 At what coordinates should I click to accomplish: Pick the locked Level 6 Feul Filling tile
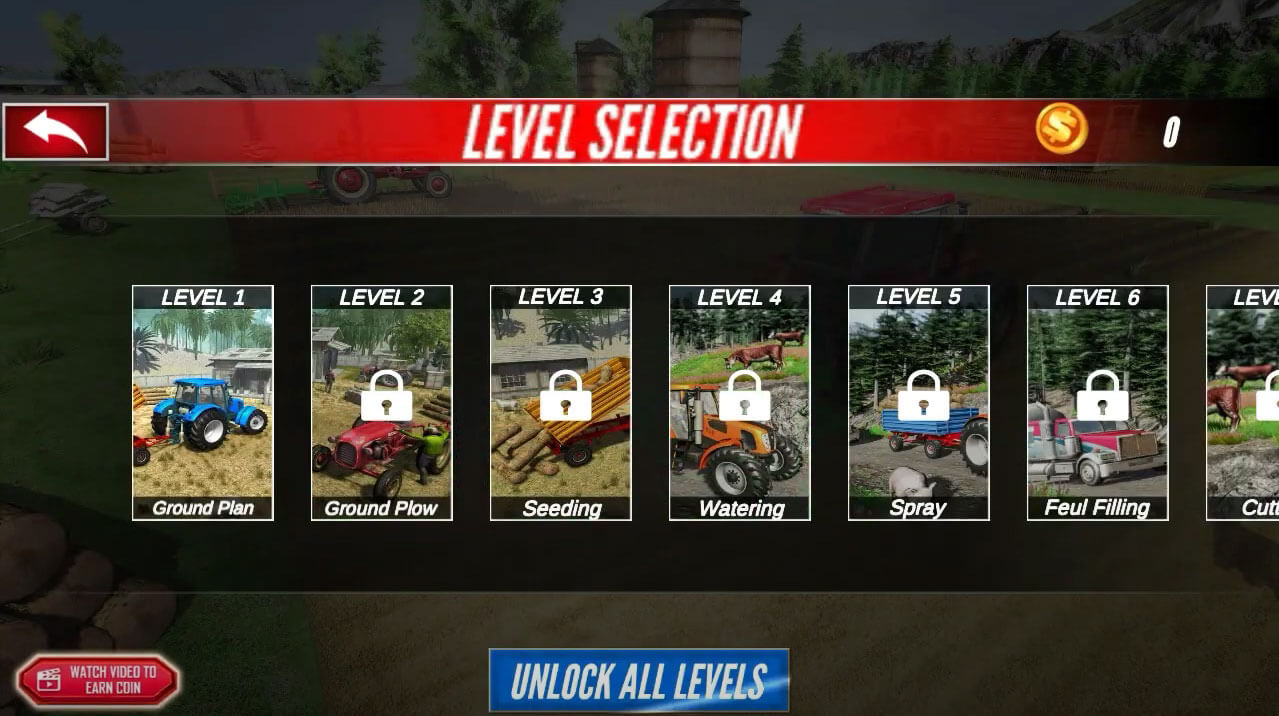[x=1098, y=403]
